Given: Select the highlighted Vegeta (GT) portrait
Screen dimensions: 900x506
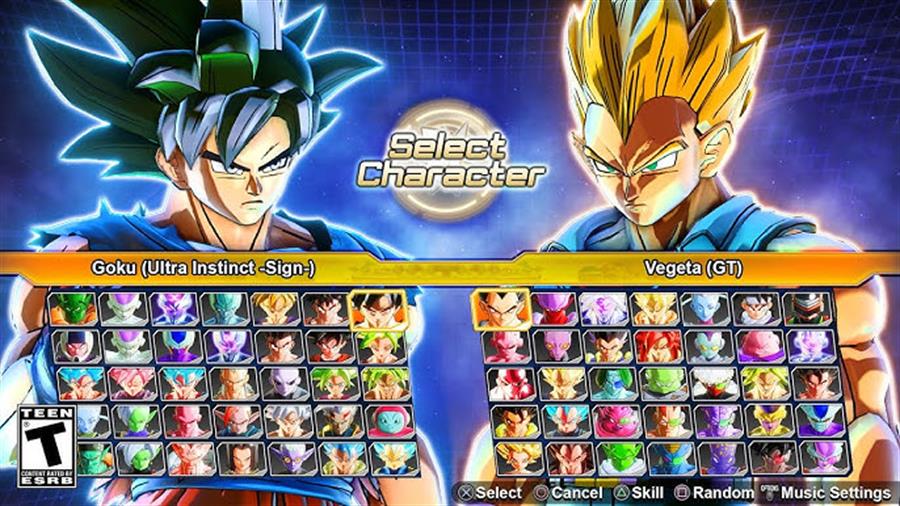Looking at the screenshot, I should 501,309.
